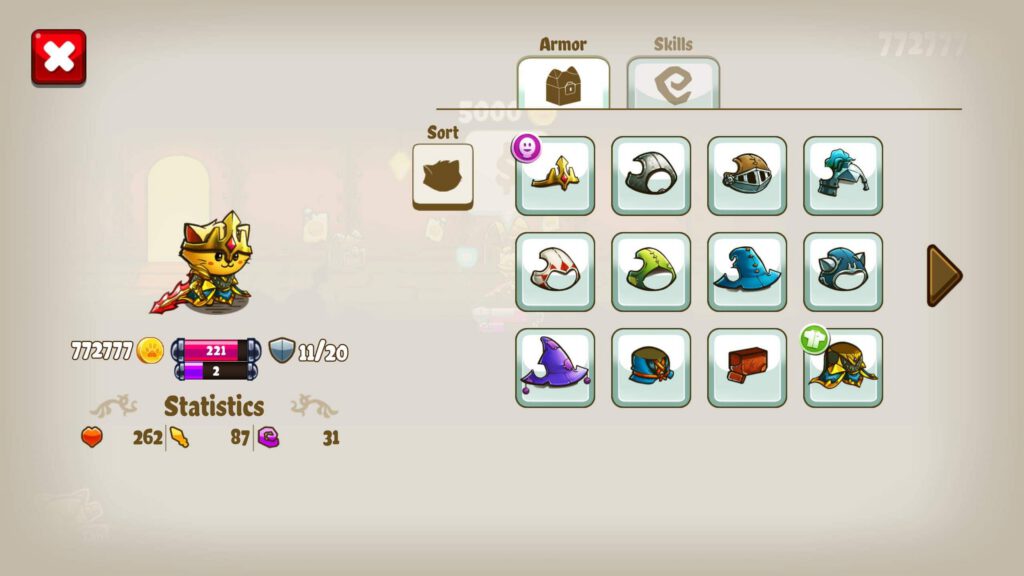This screenshot has height=576, width=1024.
Task: Pick the teal plumed helmet
Action: tap(843, 177)
